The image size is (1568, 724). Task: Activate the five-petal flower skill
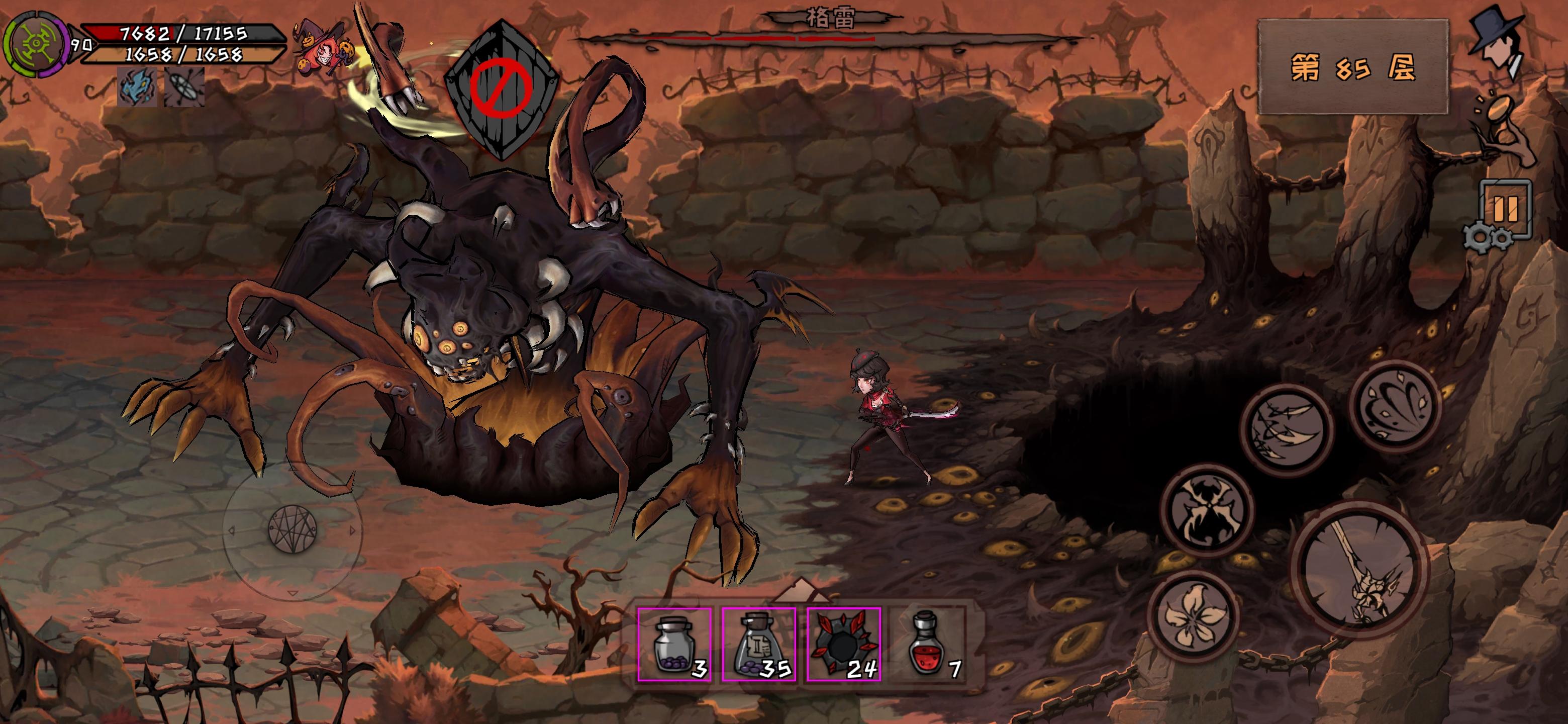click(1194, 616)
